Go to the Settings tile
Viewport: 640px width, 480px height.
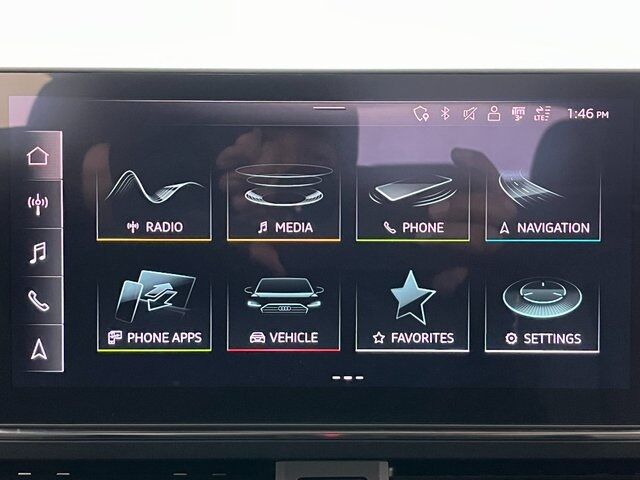coord(543,313)
